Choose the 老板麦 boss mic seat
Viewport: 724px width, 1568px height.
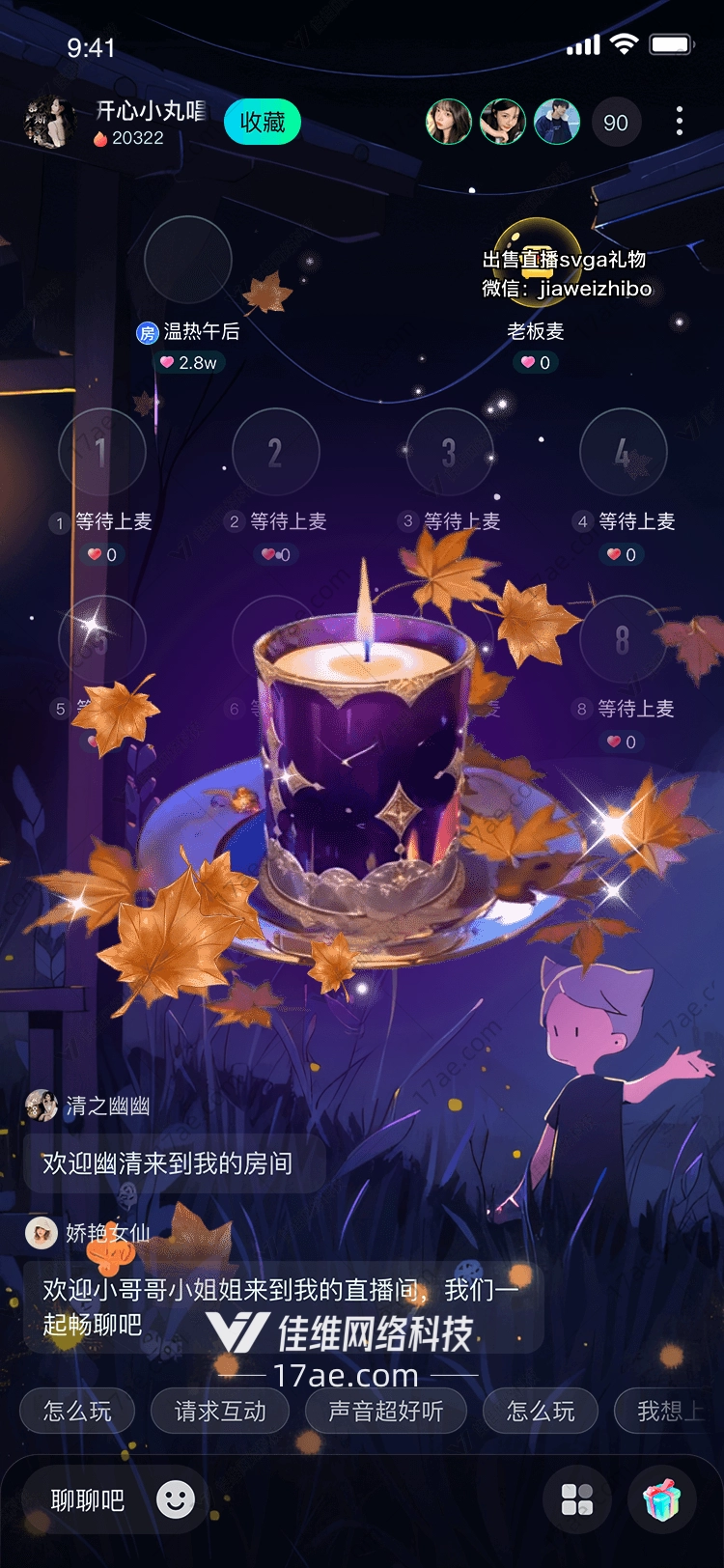(537, 261)
